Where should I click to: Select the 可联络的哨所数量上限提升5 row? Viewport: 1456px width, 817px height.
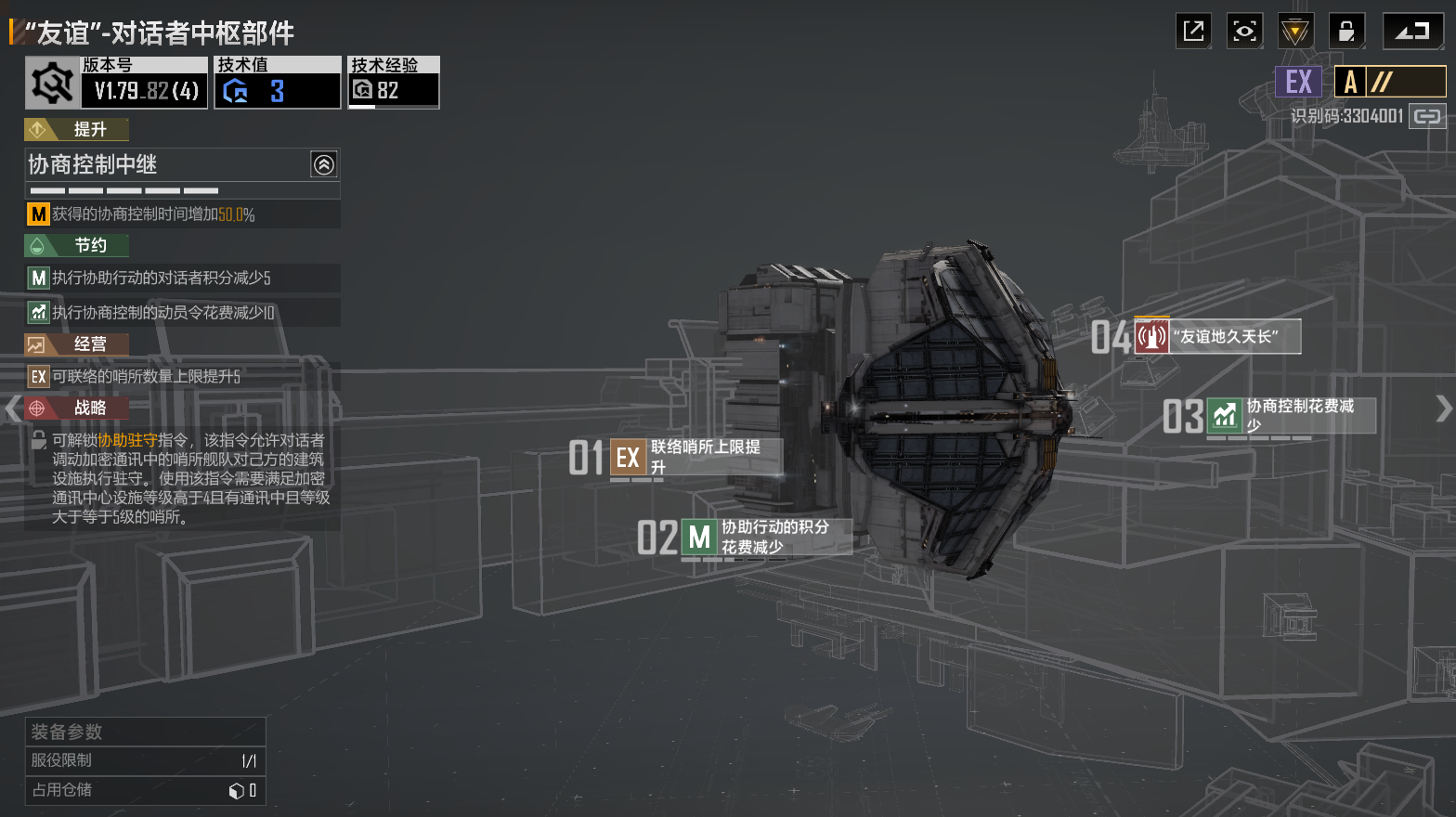[x=182, y=376]
